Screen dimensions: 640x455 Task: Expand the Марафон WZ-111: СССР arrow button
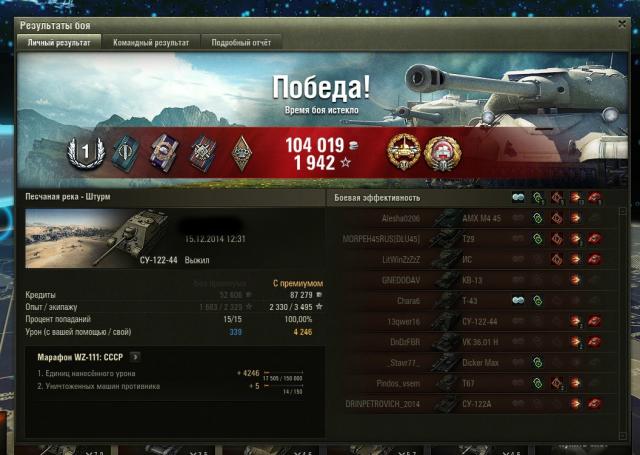tap(136, 356)
